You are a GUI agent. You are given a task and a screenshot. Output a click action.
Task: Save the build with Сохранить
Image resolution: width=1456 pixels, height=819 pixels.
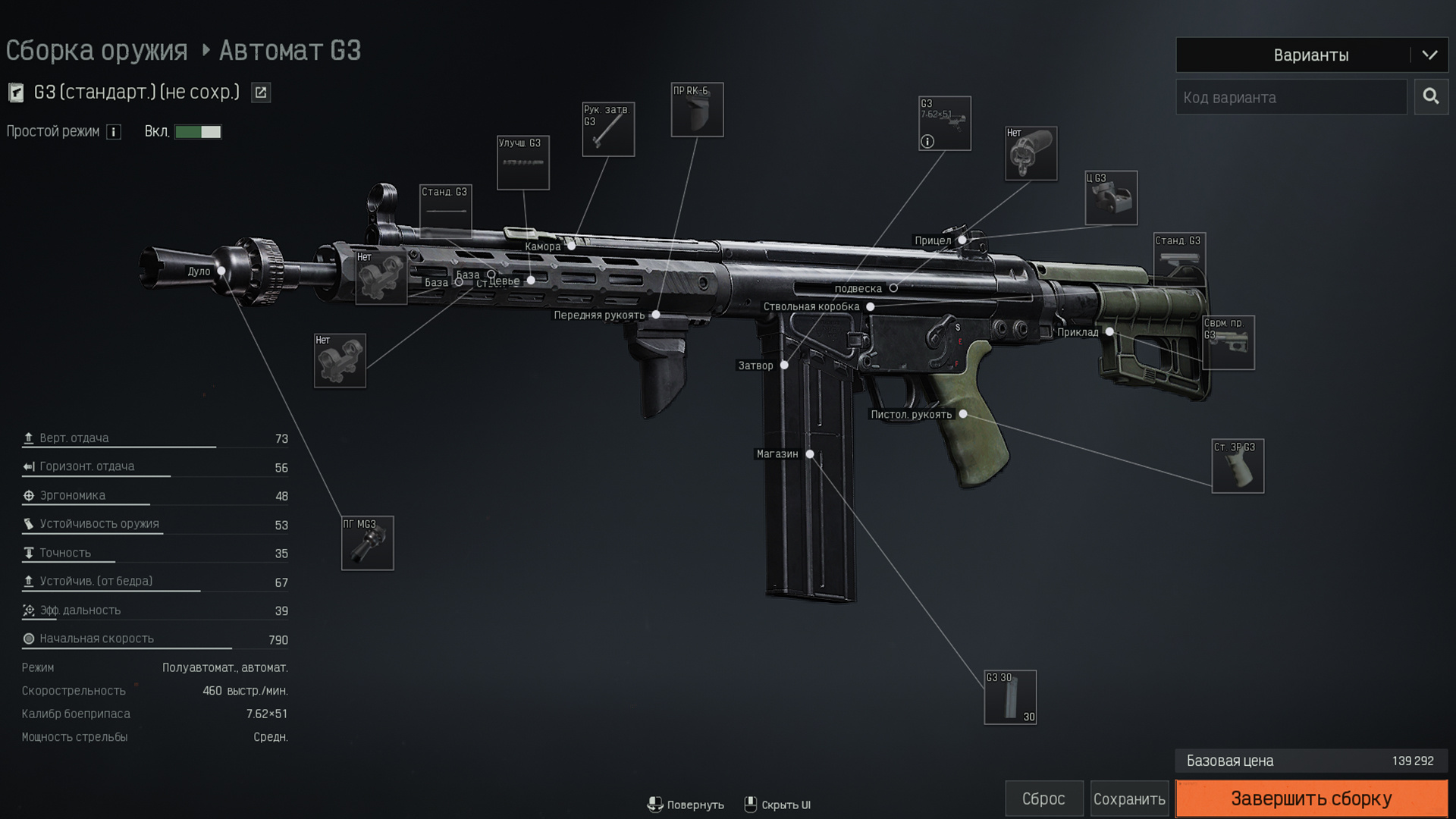tap(1129, 799)
